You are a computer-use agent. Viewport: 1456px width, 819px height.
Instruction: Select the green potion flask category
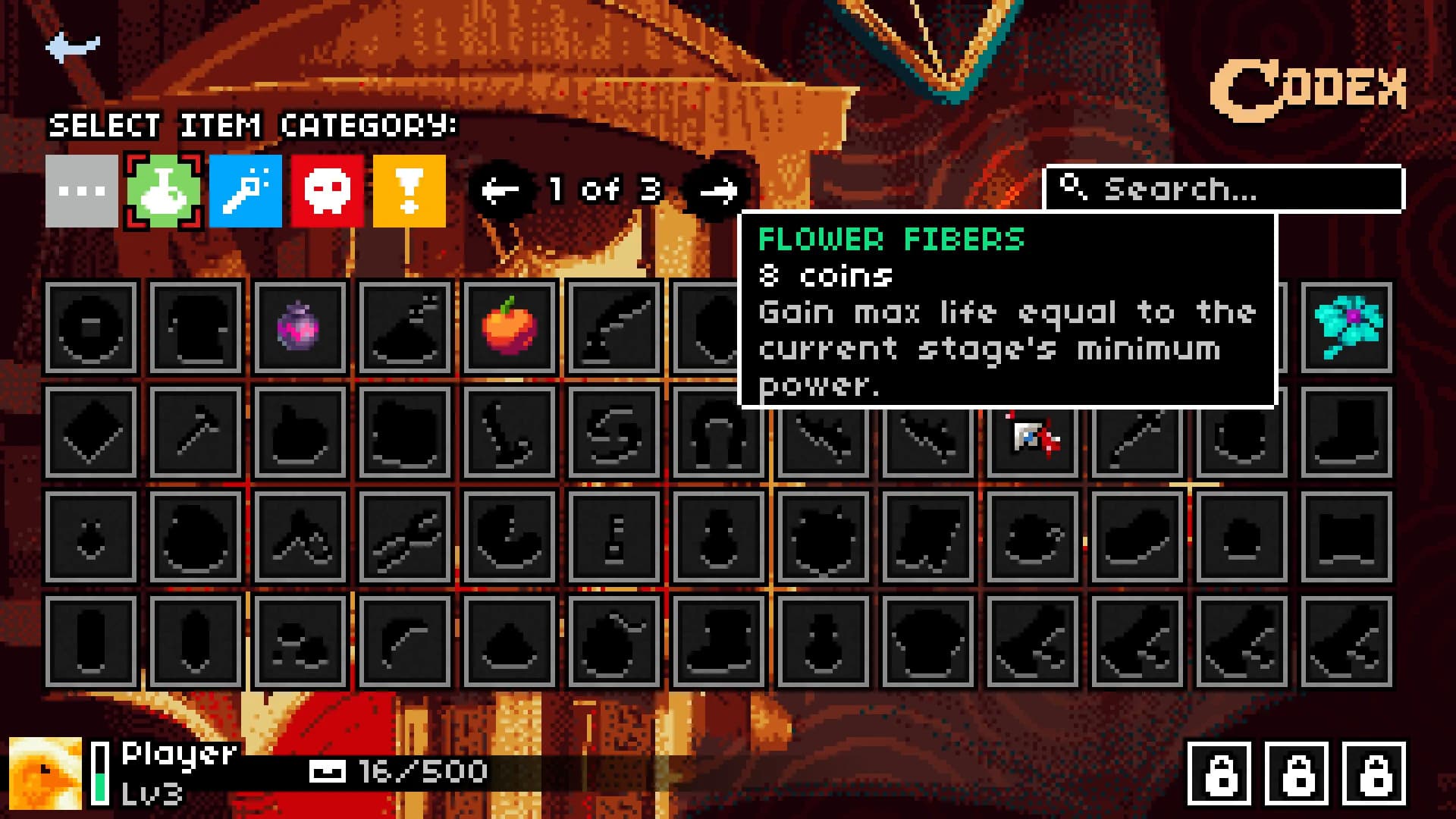tap(163, 189)
